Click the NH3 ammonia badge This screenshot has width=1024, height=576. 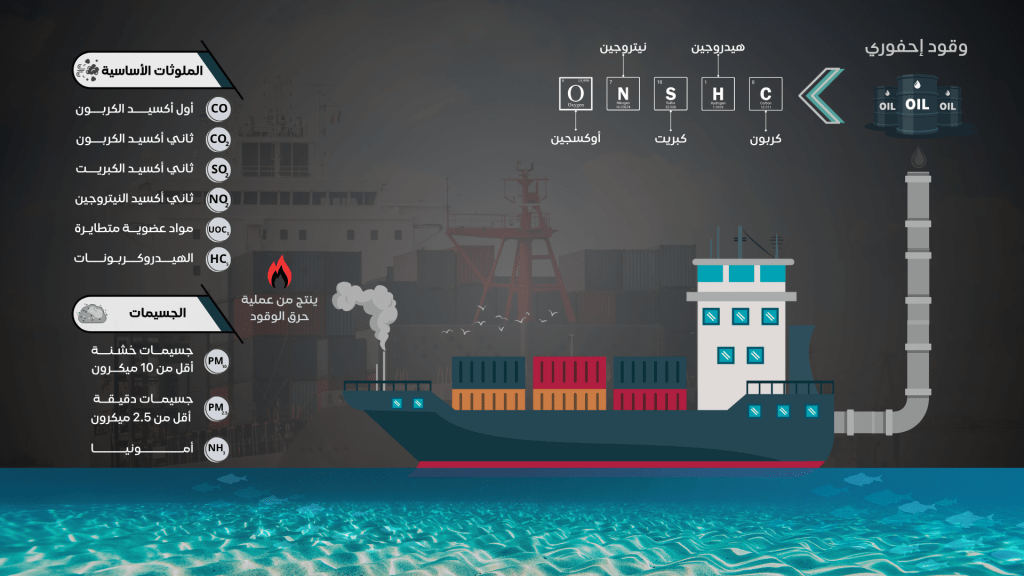pos(216,449)
